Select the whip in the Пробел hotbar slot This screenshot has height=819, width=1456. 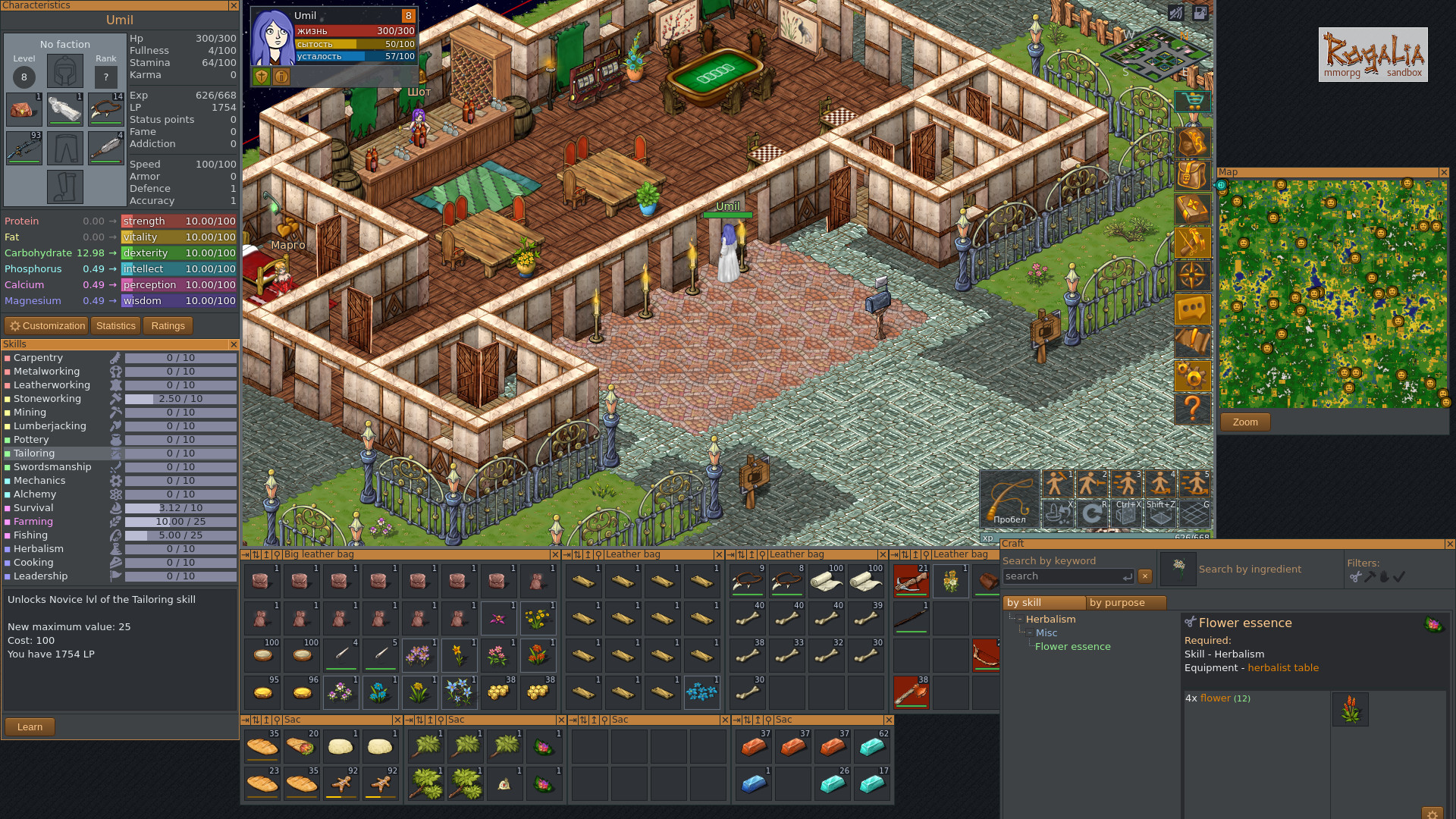(x=1009, y=499)
